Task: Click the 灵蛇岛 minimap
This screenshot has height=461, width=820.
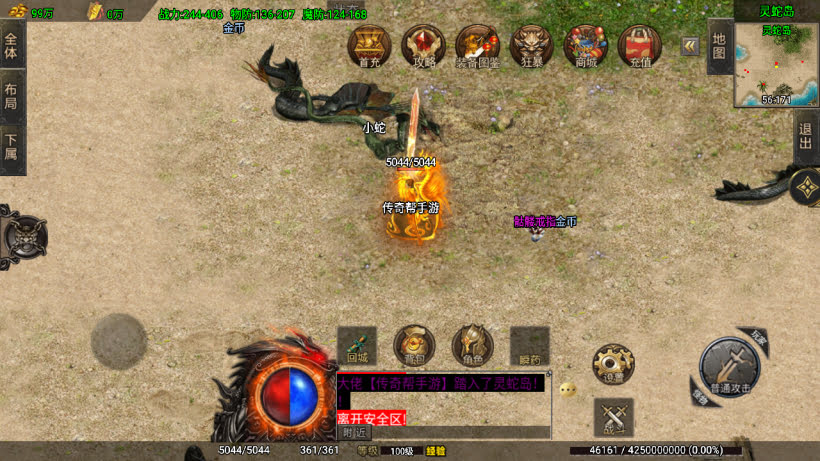Action: (776, 65)
